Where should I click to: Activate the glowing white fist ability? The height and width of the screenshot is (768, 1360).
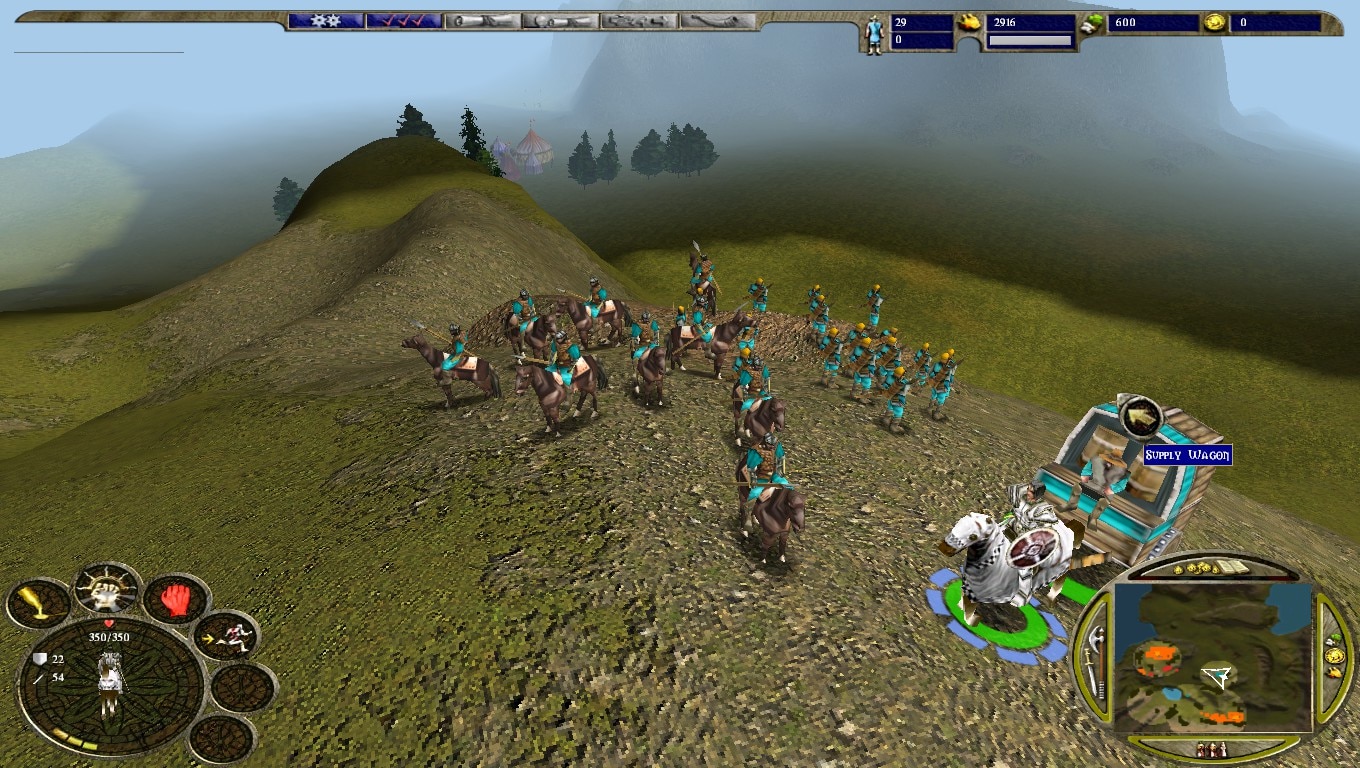pyautogui.click(x=106, y=591)
